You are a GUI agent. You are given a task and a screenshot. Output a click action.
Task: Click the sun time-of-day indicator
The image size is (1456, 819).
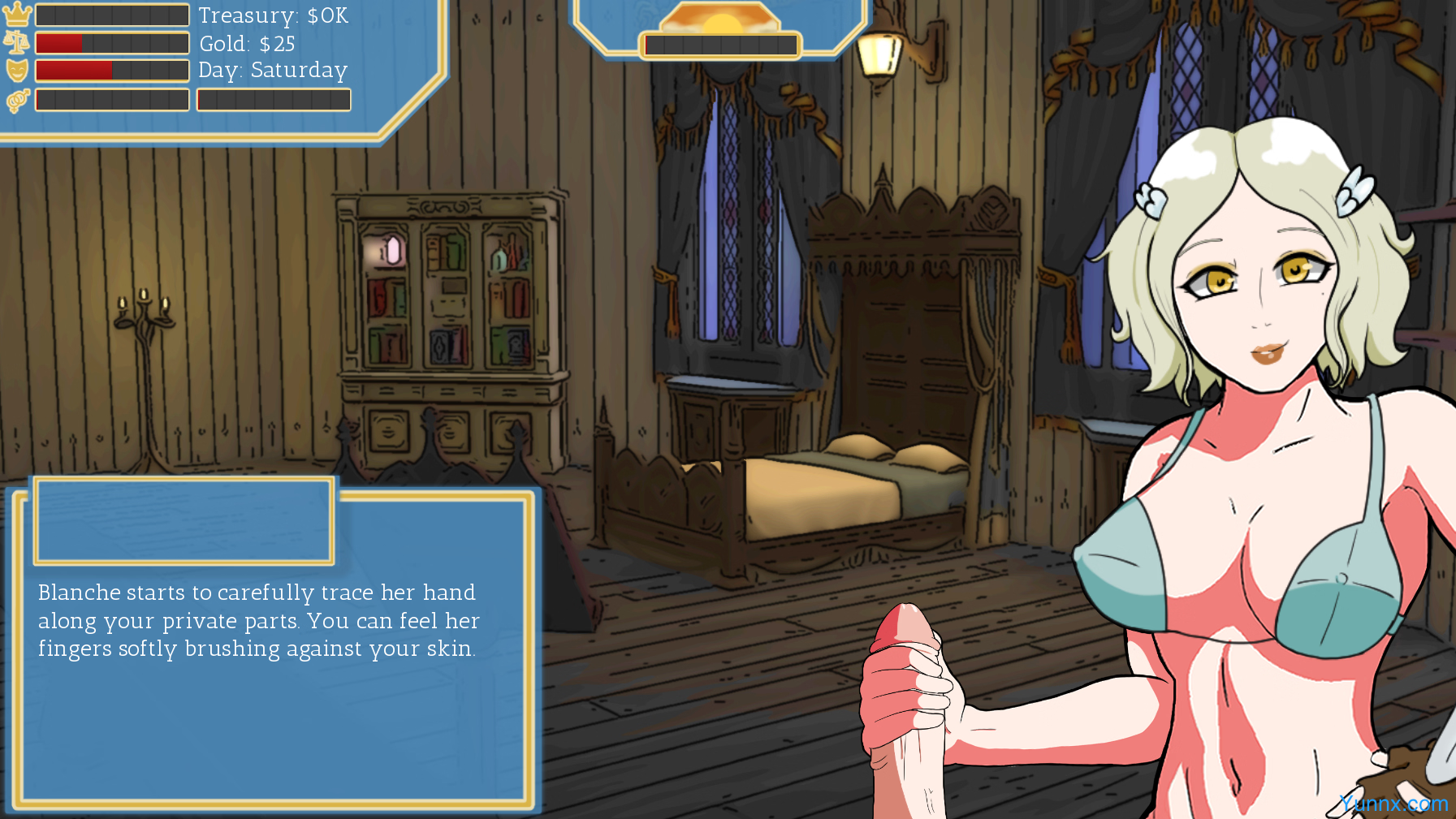(x=721, y=20)
